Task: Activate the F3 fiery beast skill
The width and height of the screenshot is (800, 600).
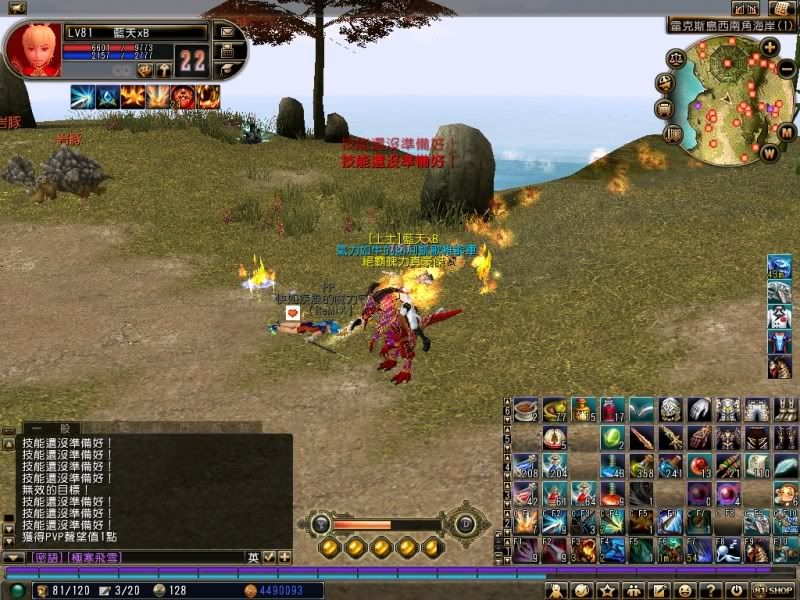Action: 583,549
